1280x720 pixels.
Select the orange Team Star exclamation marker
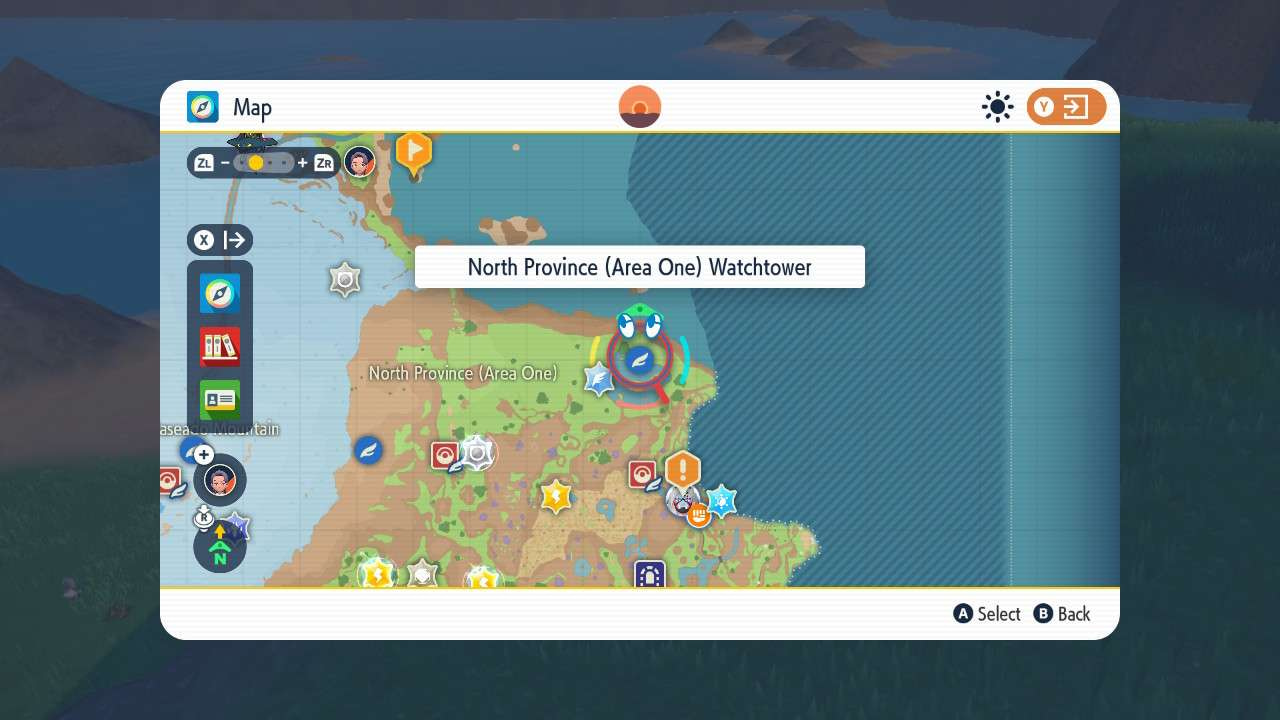click(684, 466)
